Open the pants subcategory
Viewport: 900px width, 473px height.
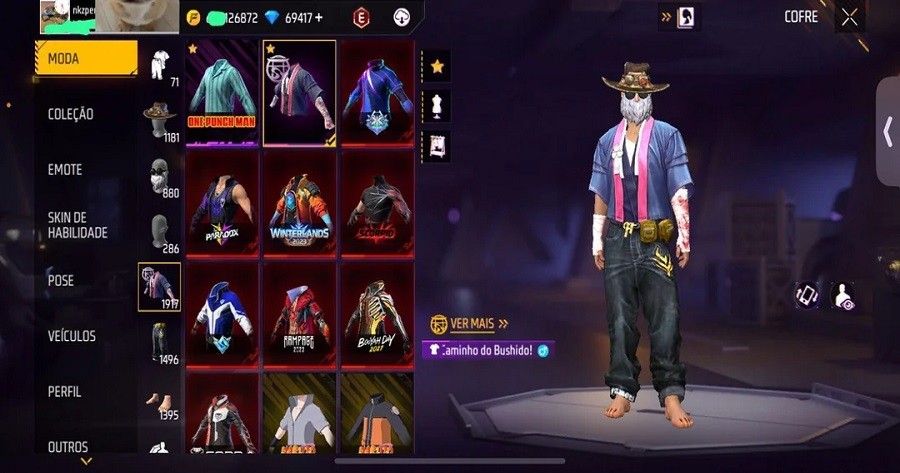(159, 342)
